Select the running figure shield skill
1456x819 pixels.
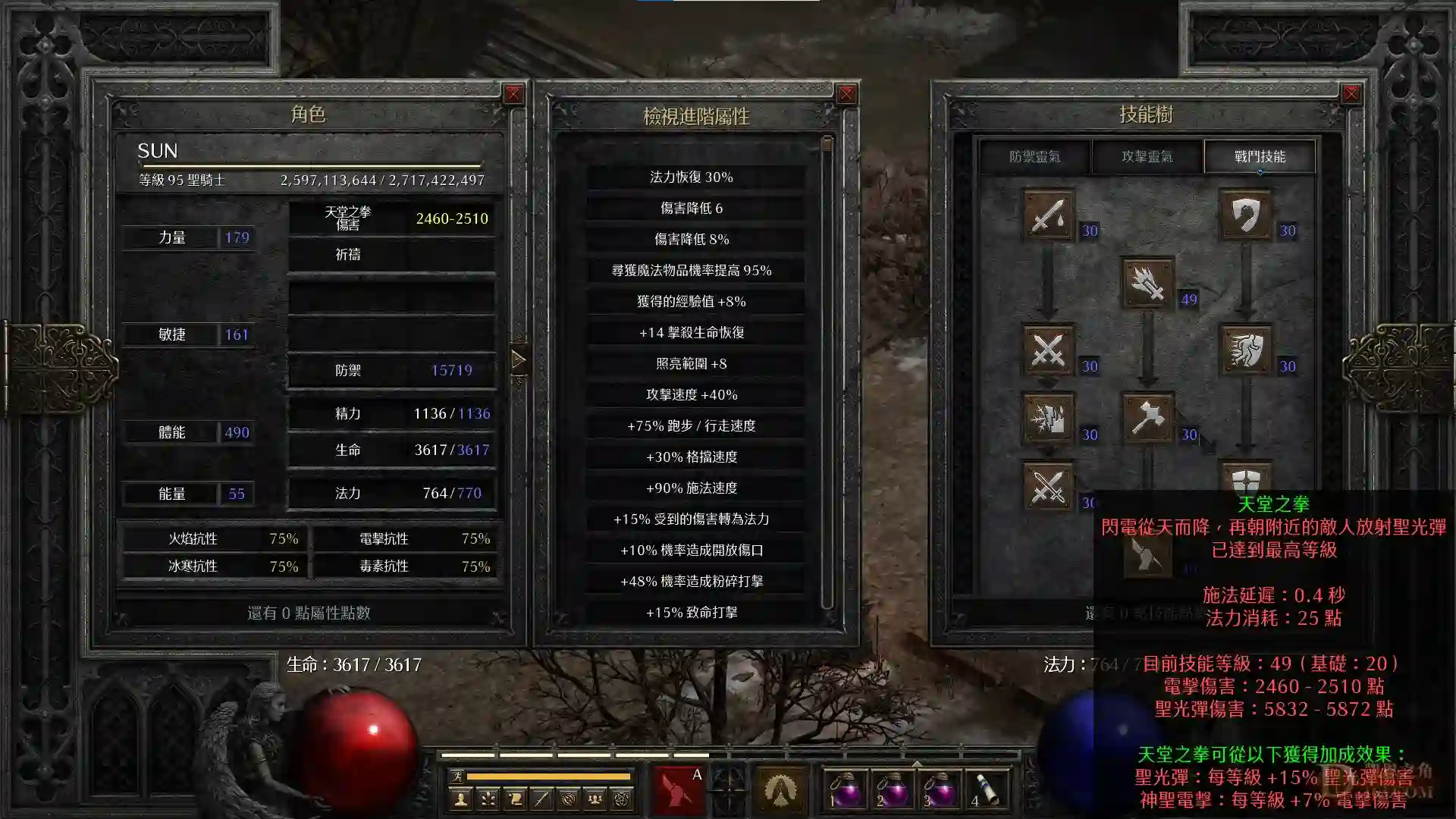(1245, 350)
